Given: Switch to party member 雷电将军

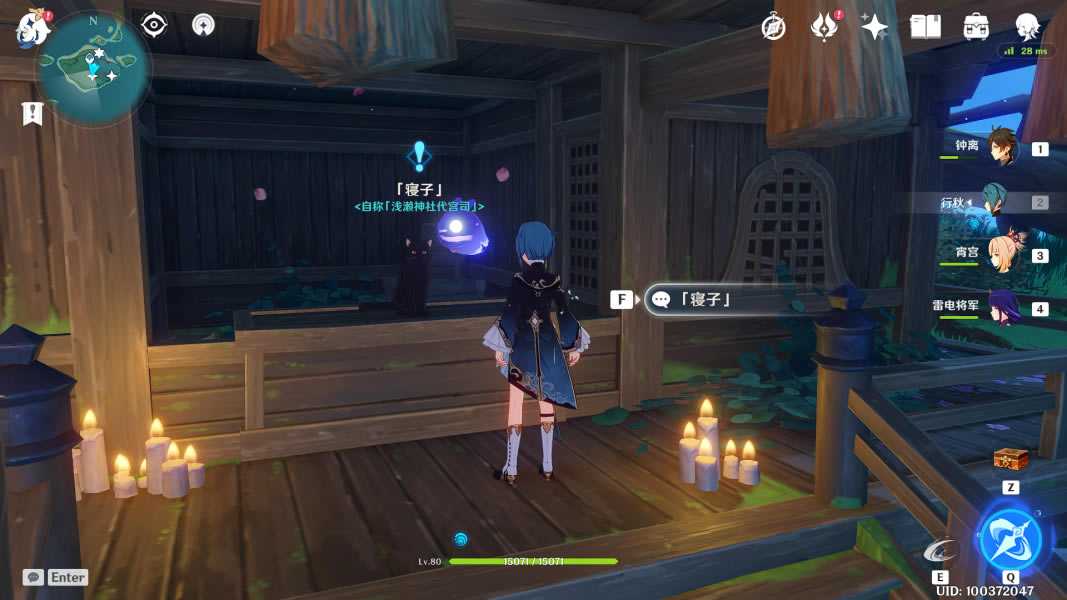Looking at the screenshot, I should point(1002,308).
